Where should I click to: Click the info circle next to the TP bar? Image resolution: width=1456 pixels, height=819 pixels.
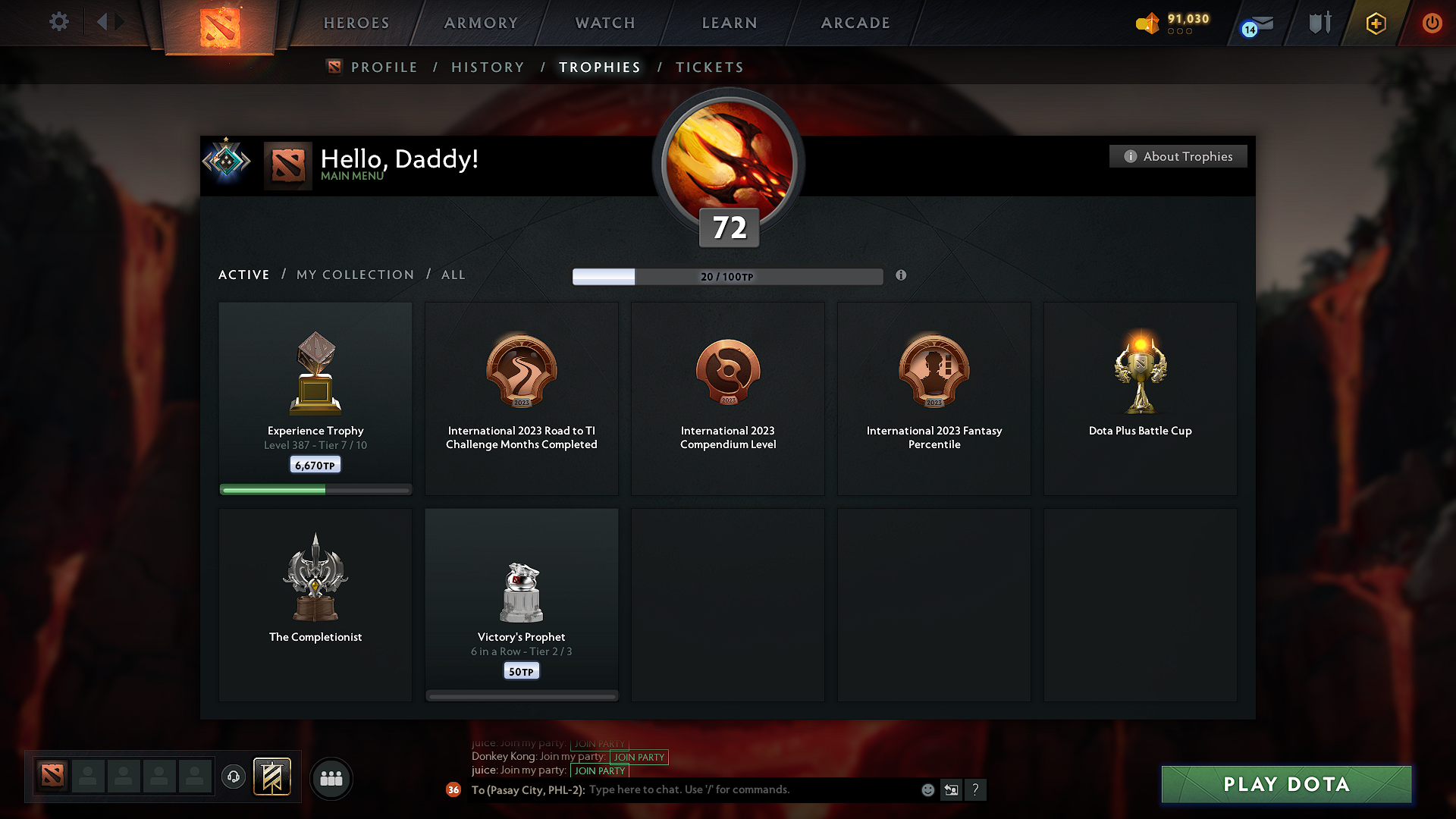(902, 276)
